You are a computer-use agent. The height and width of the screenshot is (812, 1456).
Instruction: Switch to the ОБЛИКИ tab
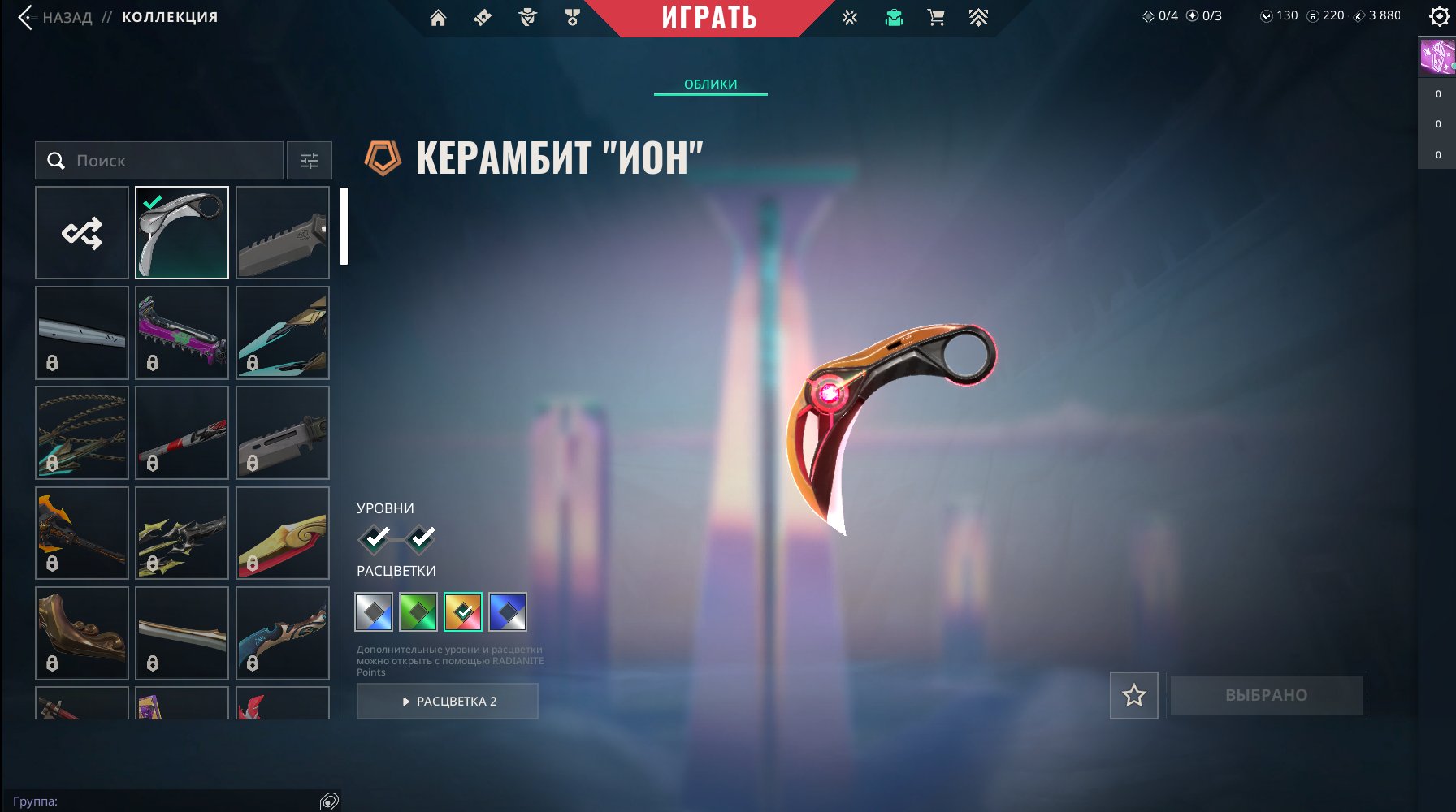click(711, 83)
